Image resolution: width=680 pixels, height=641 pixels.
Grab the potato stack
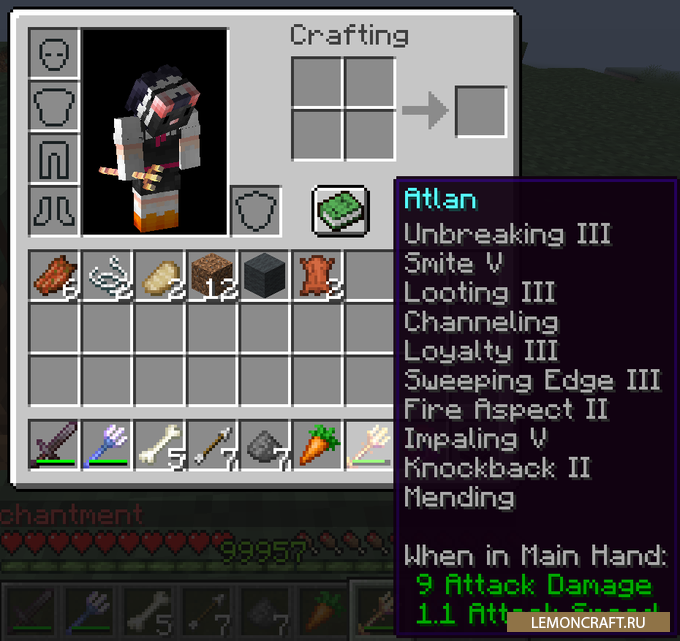coord(160,275)
